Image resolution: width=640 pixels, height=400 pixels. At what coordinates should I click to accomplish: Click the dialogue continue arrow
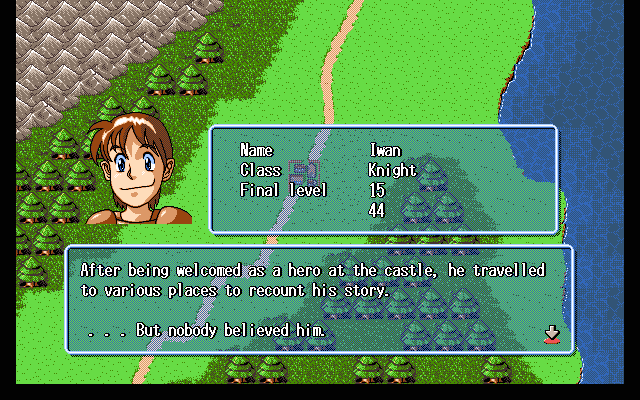(x=551, y=333)
